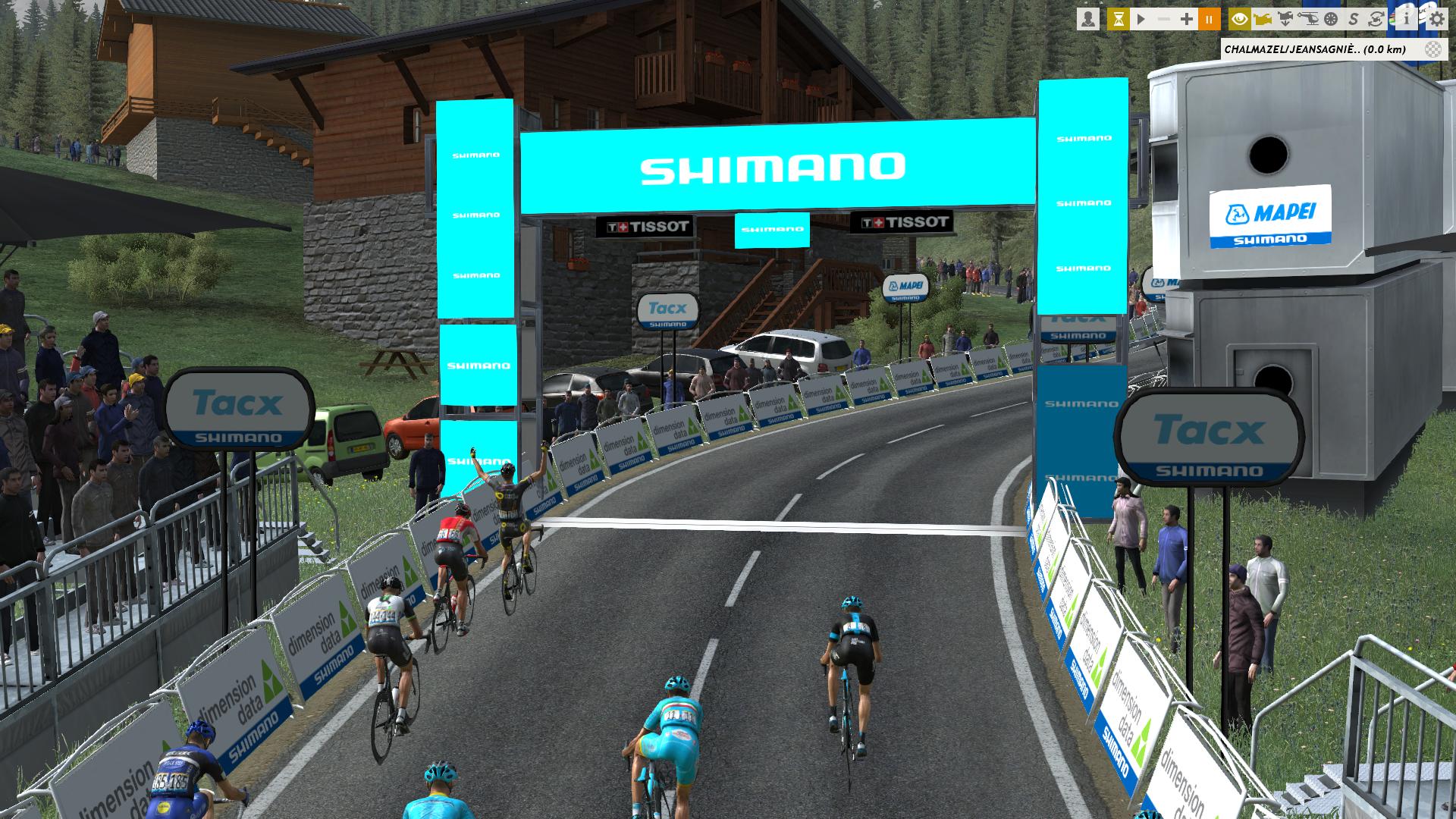Select the bicycle wheel camera icon
This screenshot has width=1456, height=819.
1331,19
